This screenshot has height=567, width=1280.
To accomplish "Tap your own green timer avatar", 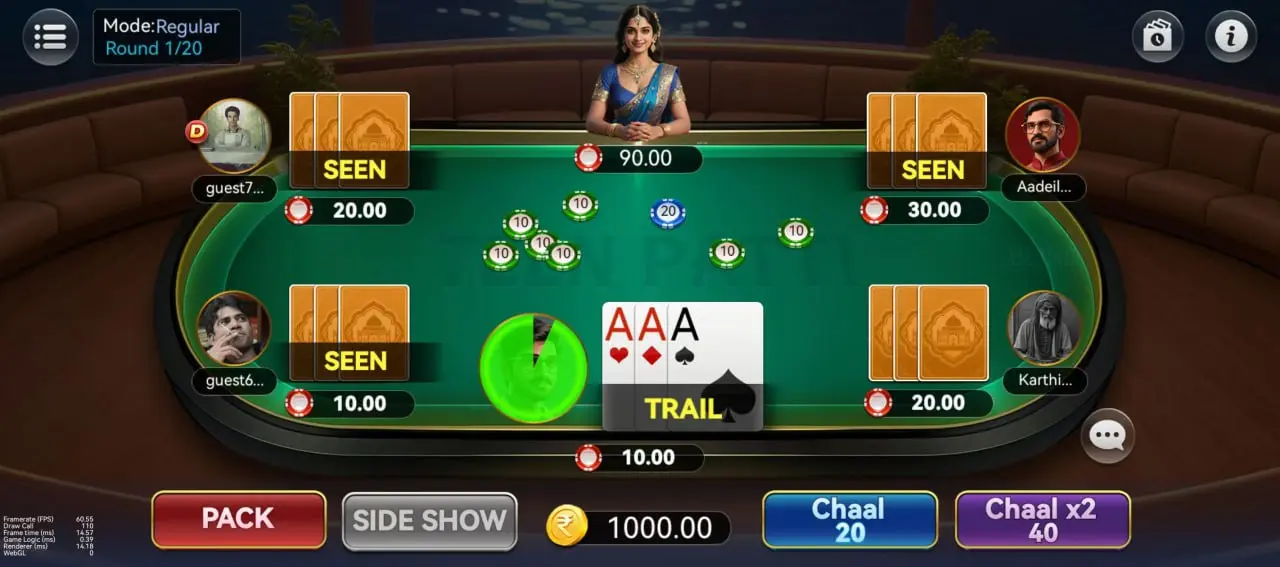I will [533, 367].
